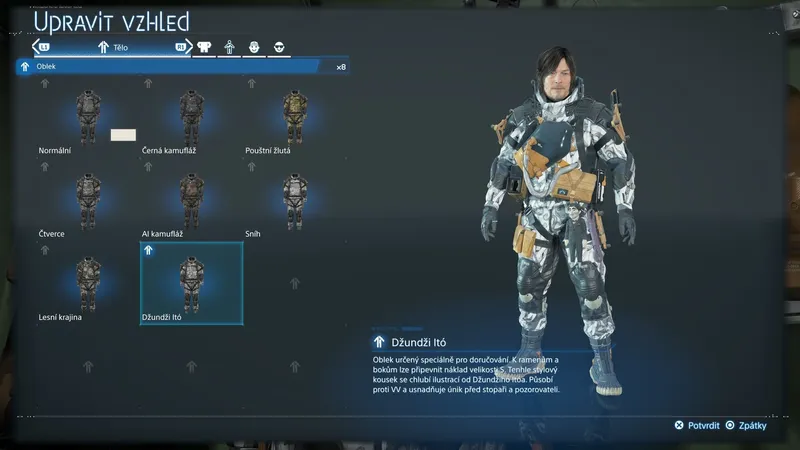
Task: Switch to the sunglasses face icon tab
Action: (x=279, y=47)
